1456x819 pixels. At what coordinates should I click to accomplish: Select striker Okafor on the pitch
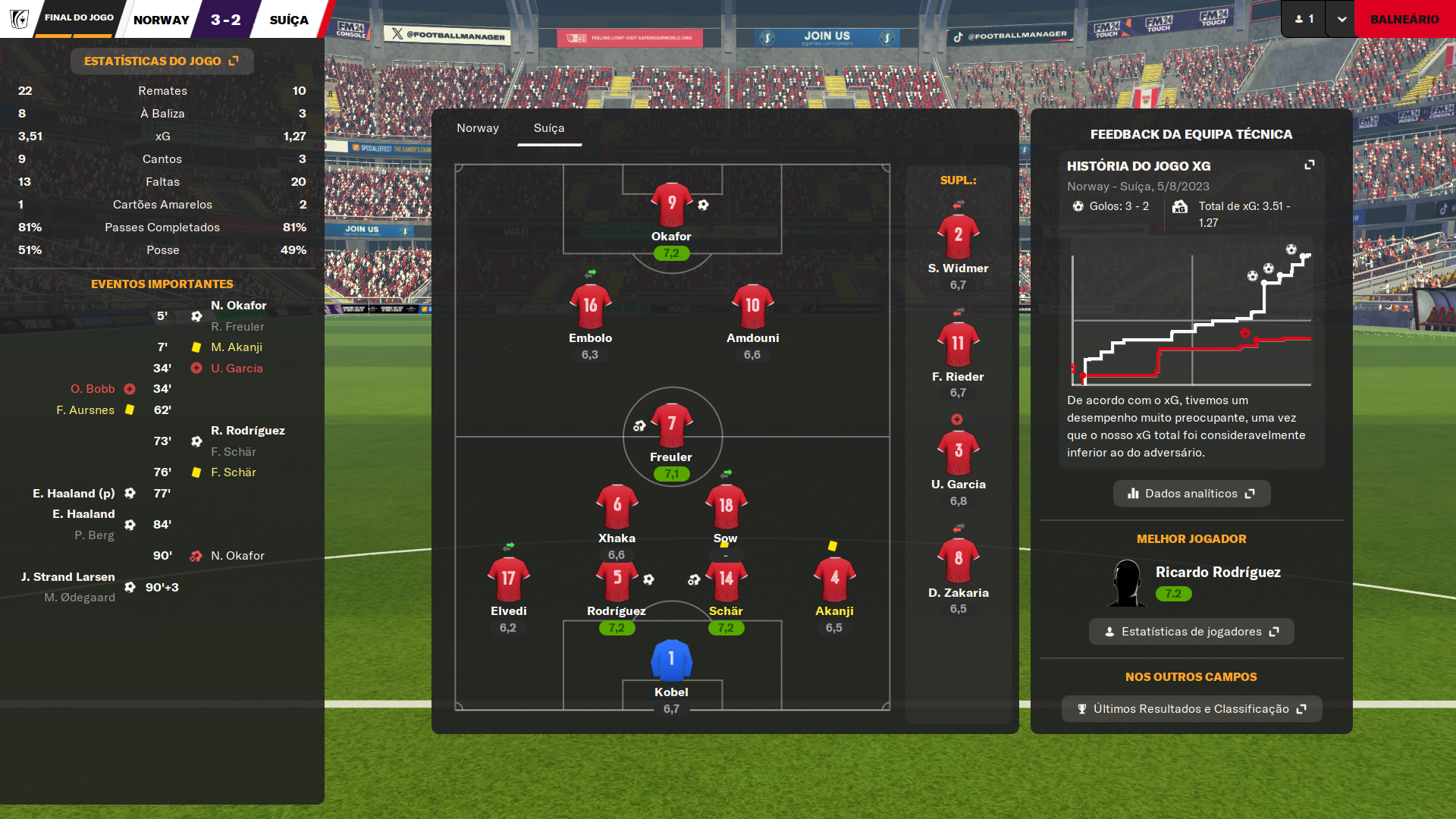pyautogui.click(x=671, y=206)
